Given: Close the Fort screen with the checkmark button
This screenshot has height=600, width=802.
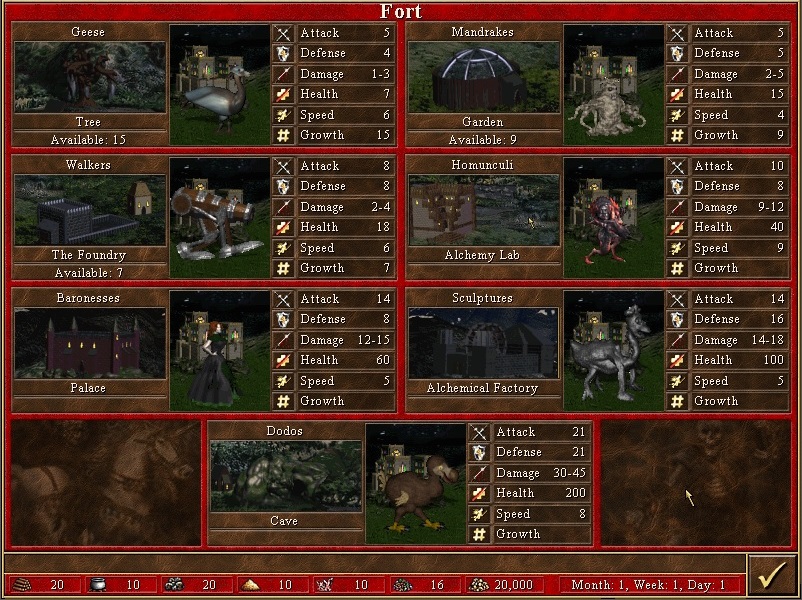Looking at the screenshot, I should coord(770,578).
